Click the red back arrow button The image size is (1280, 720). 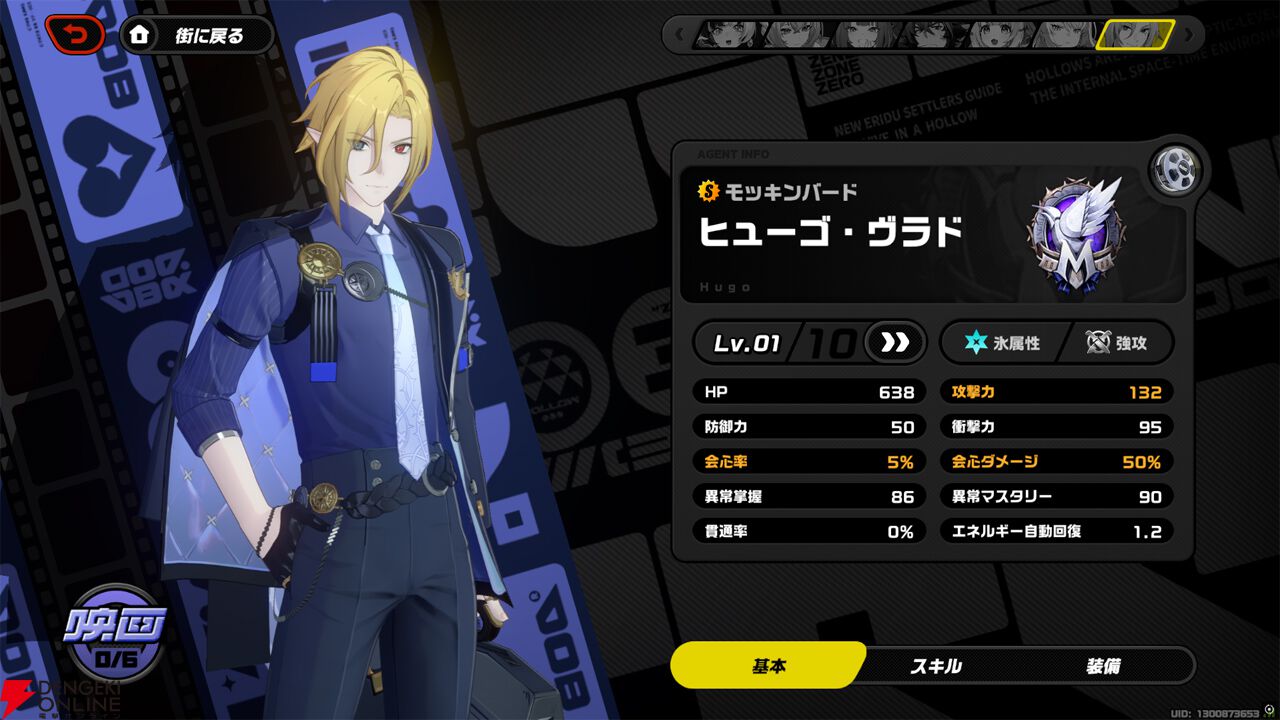(75, 36)
